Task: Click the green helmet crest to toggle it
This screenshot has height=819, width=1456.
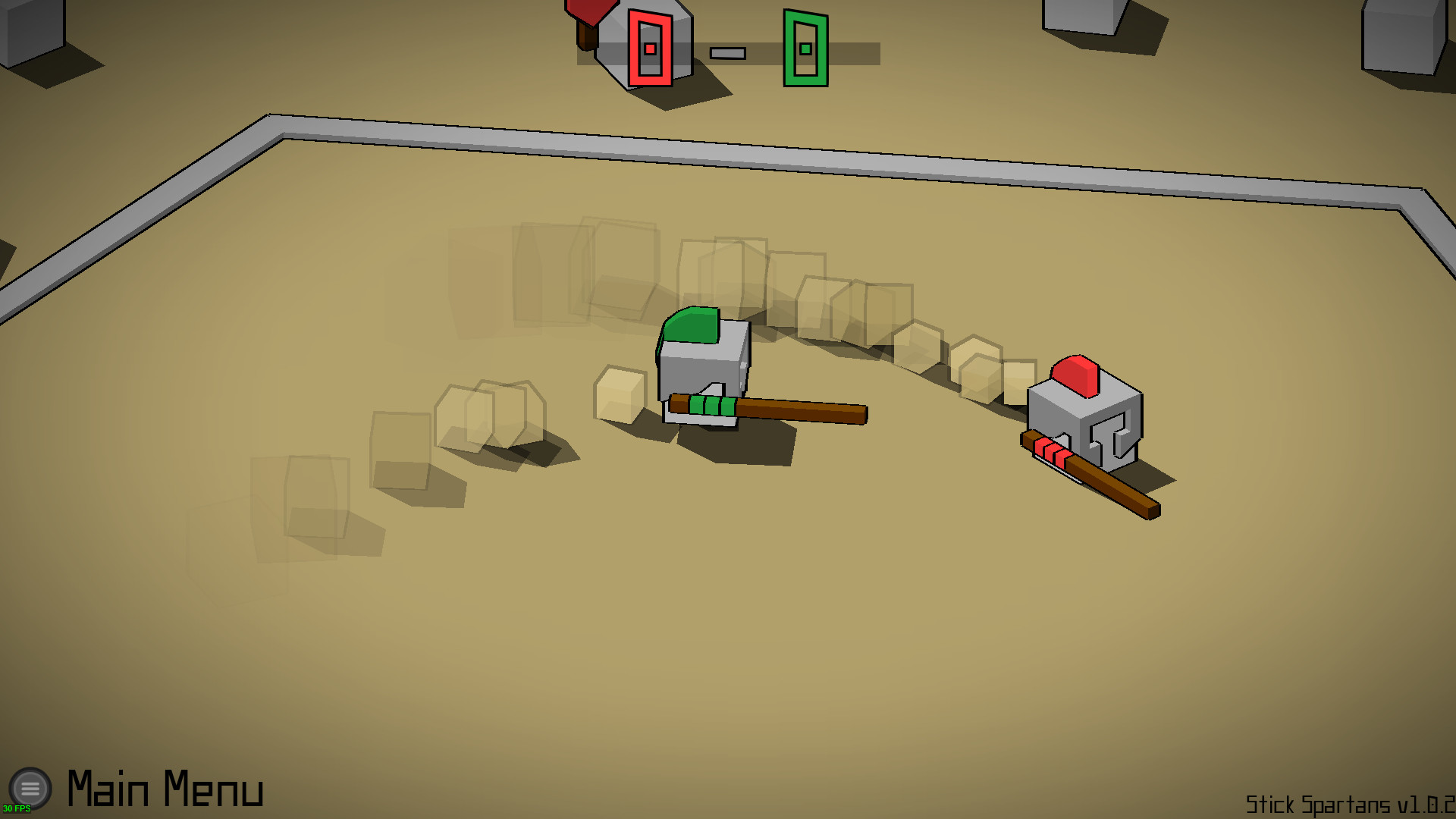Action: [x=690, y=326]
